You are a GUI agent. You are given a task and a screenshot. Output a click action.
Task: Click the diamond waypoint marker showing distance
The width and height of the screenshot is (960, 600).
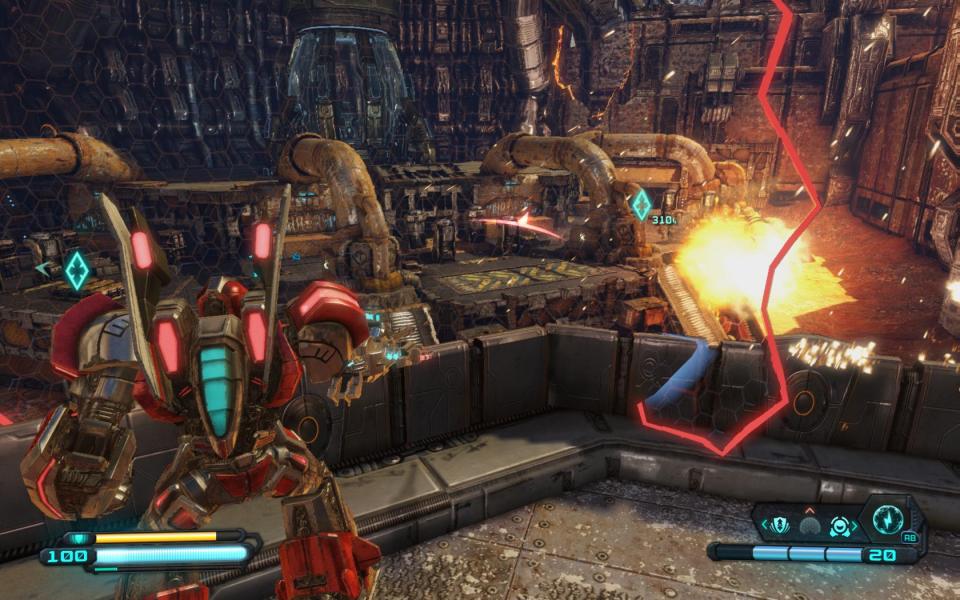(x=641, y=204)
